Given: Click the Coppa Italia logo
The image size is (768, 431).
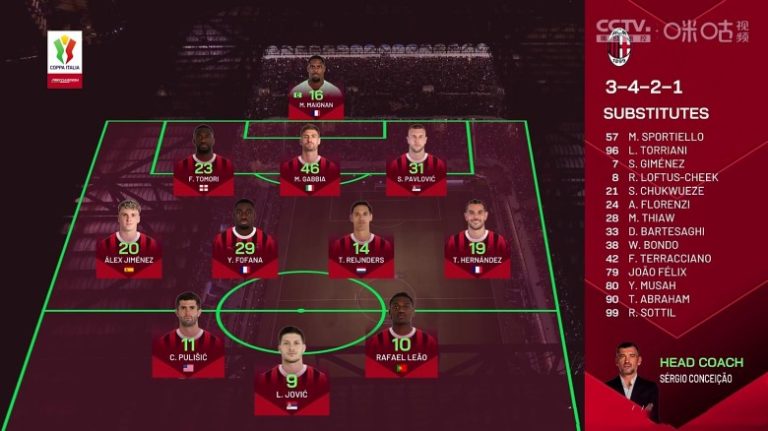Looking at the screenshot, I should (65, 58).
